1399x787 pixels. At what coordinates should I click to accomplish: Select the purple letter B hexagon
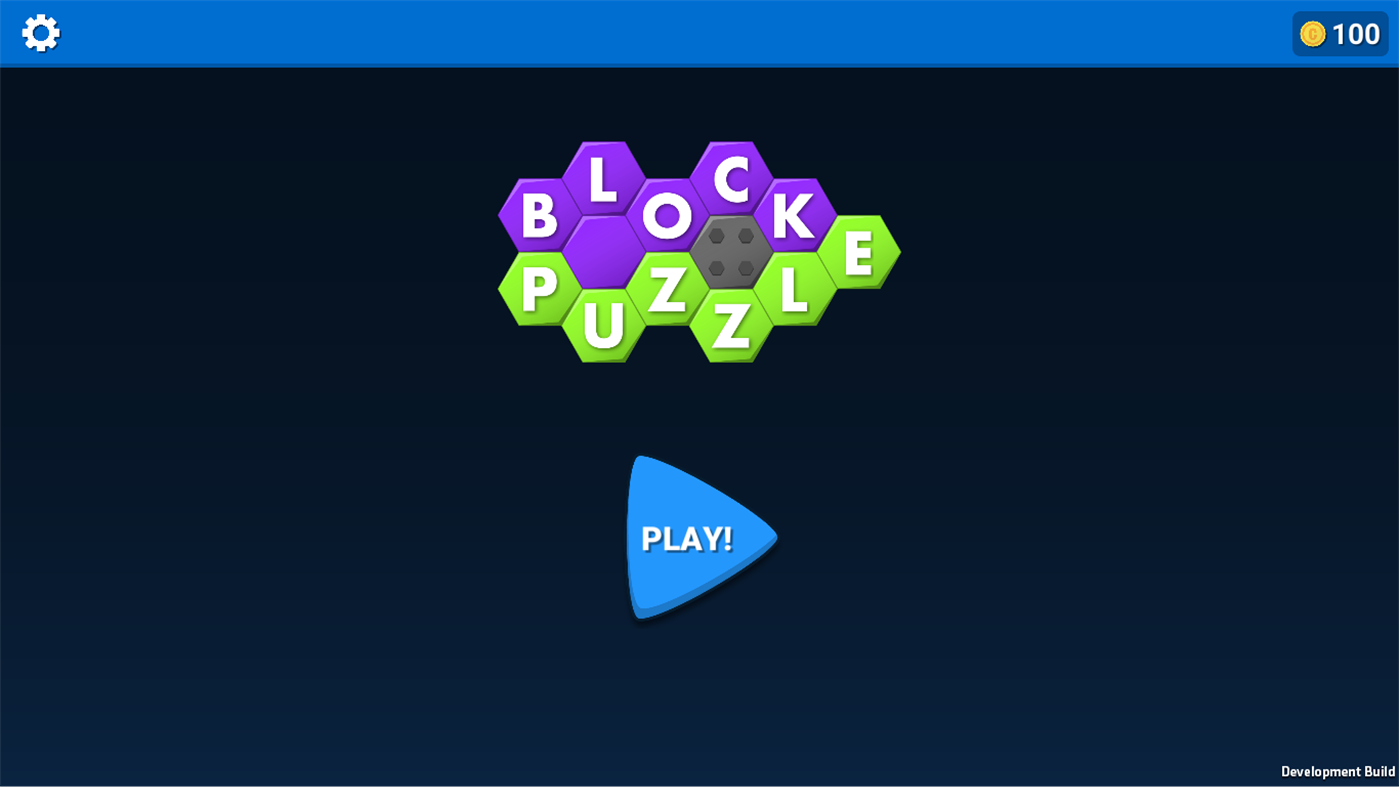click(x=537, y=215)
